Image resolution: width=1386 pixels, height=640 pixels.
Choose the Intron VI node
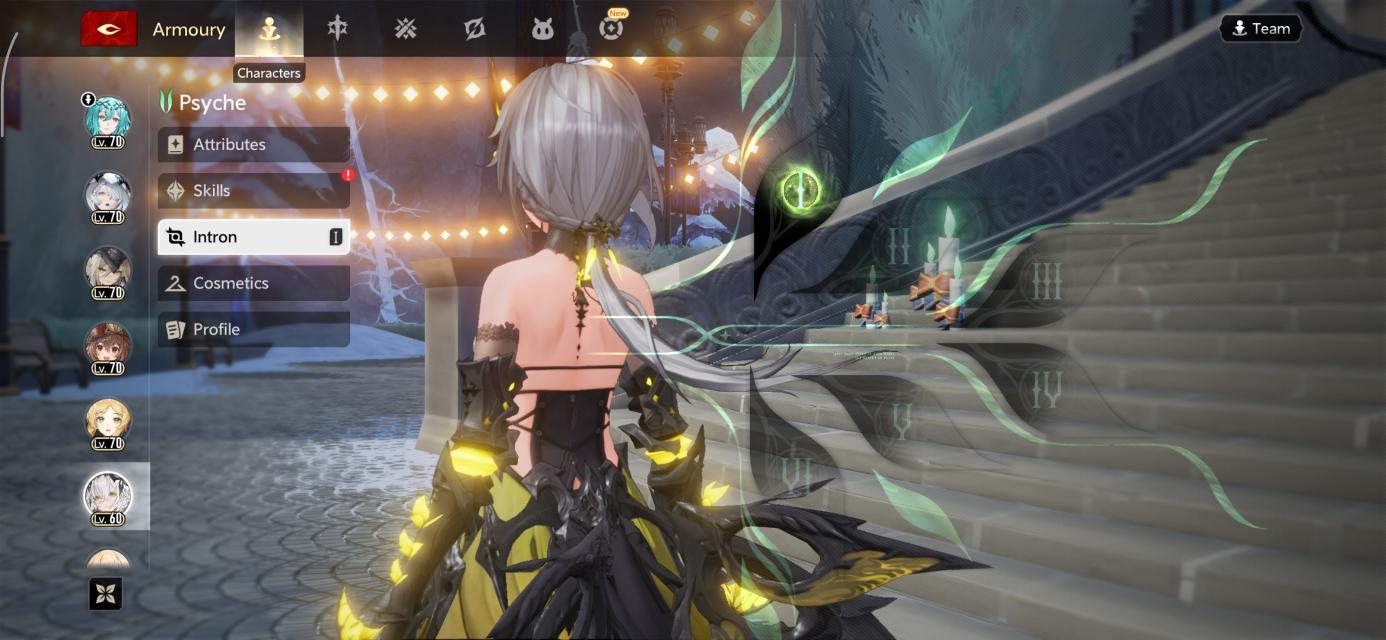point(797,471)
